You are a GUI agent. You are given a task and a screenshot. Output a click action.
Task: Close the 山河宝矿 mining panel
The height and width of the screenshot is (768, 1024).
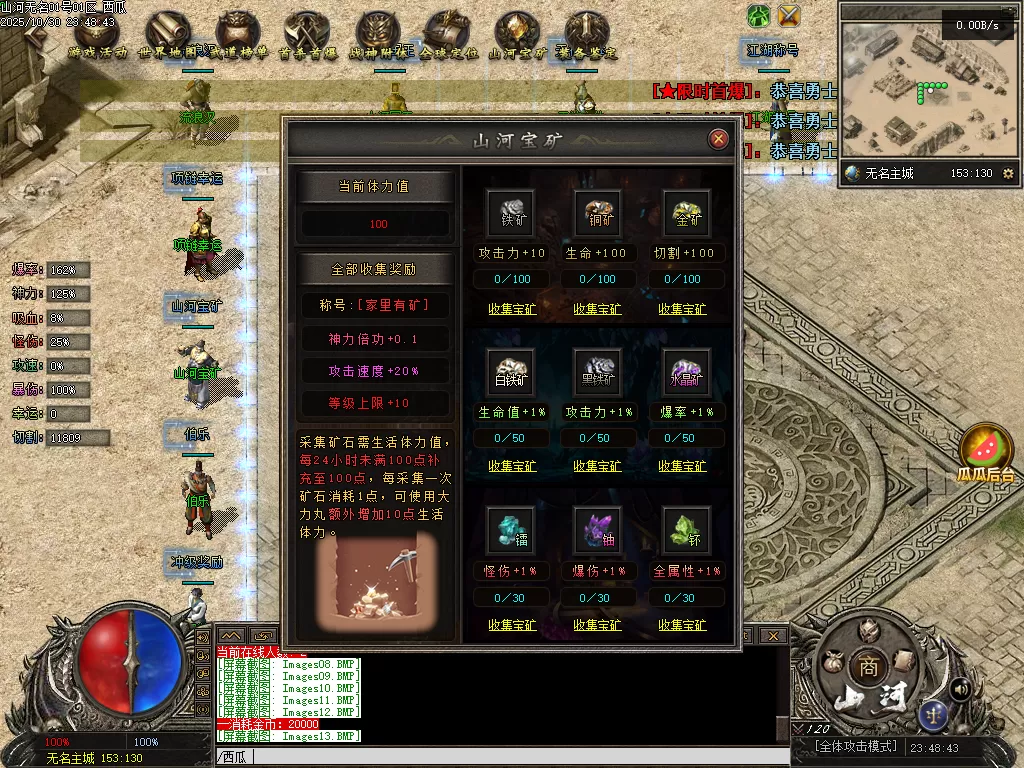(x=718, y=139)
